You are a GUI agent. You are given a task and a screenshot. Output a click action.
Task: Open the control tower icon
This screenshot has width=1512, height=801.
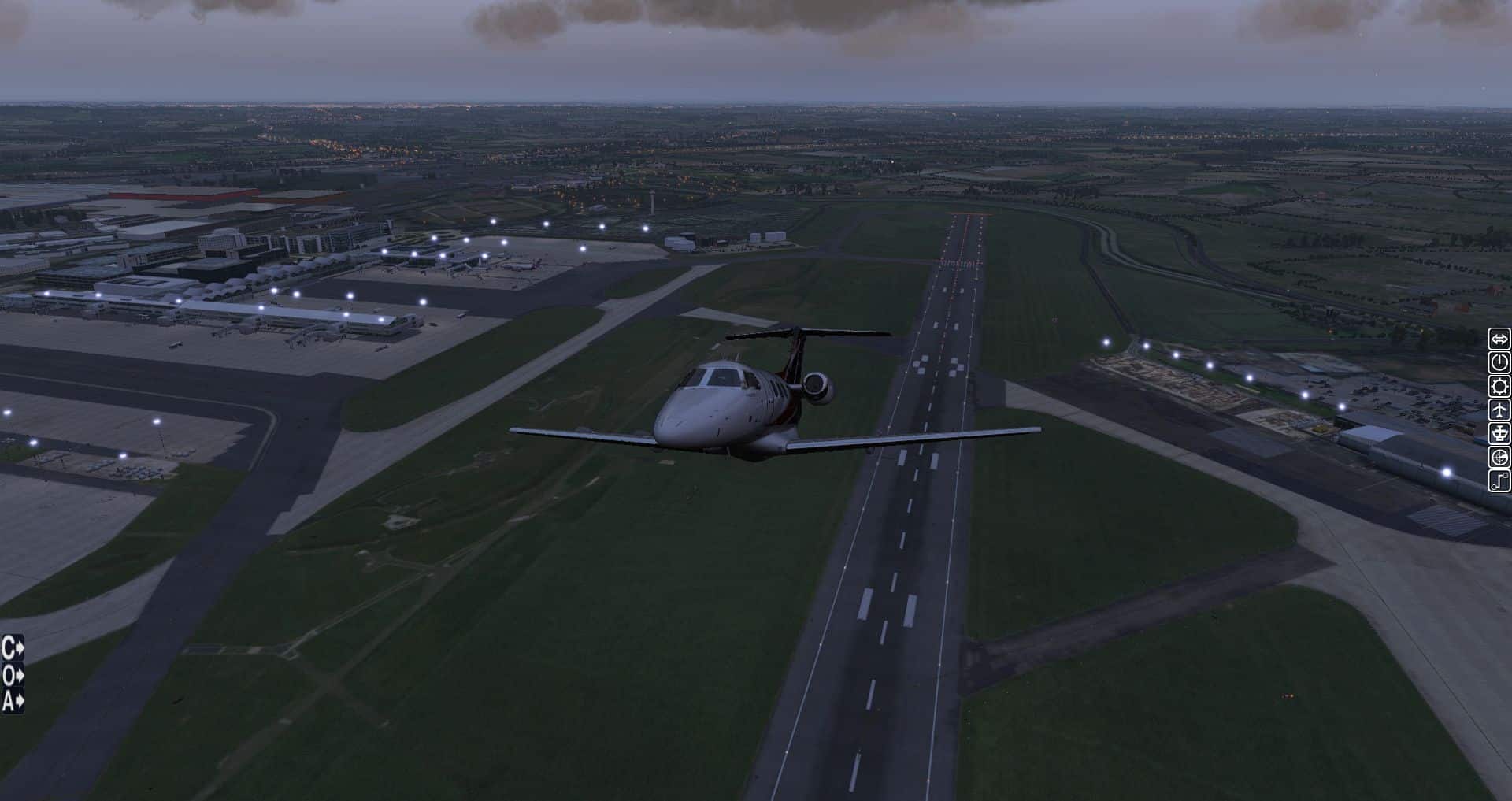[x=1499, y=434]
